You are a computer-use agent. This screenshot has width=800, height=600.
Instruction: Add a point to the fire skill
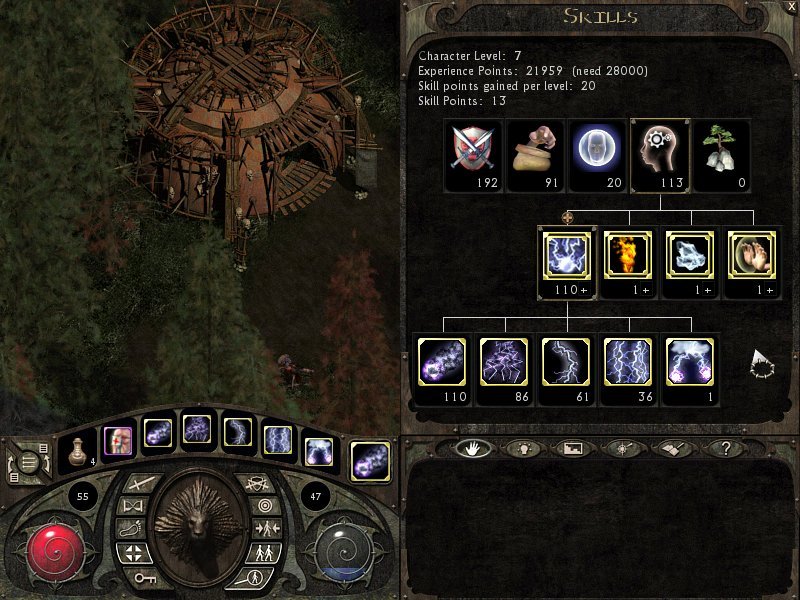[x=629, y=257]
